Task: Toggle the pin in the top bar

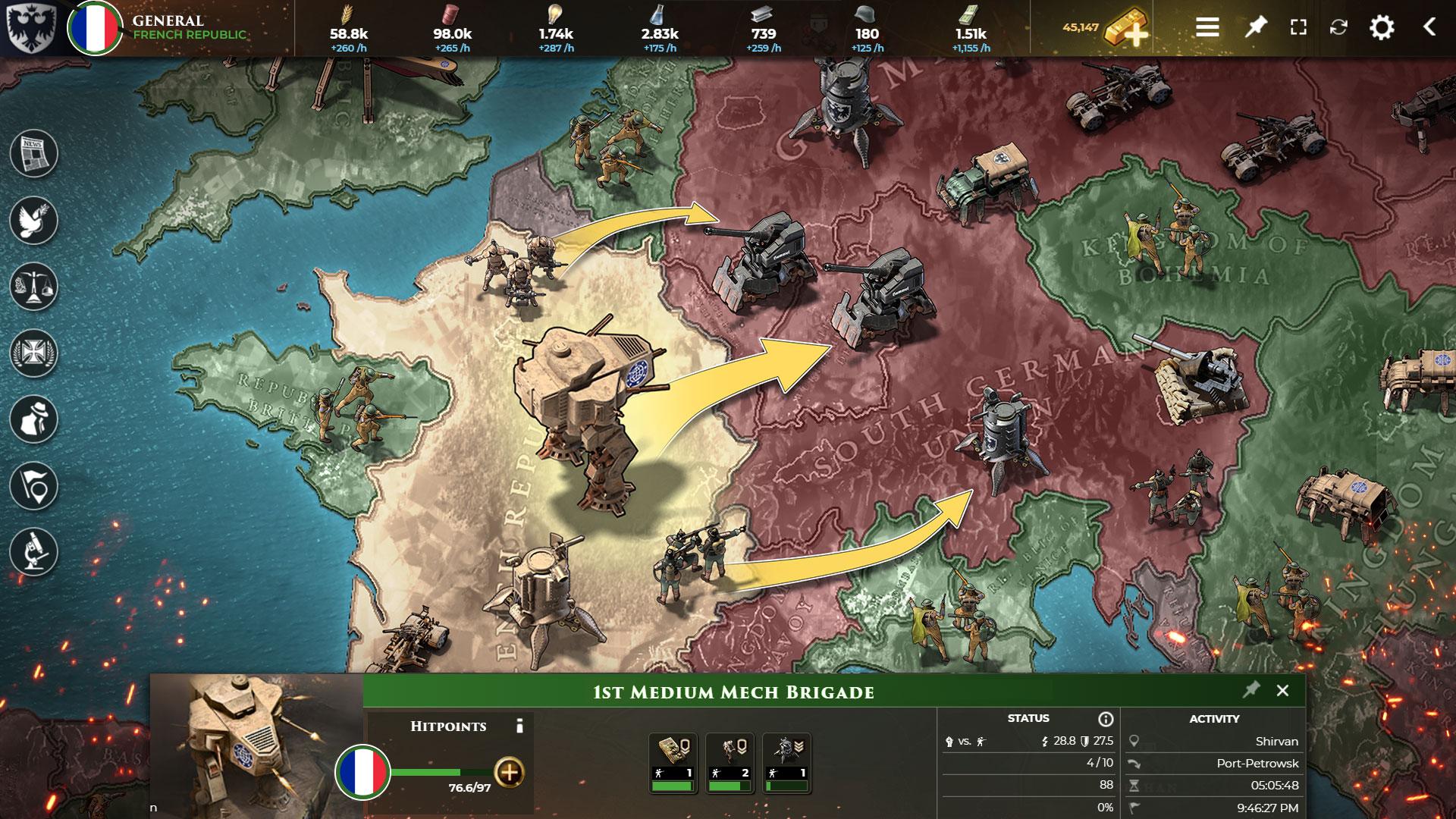Action: click(1255, 28)
